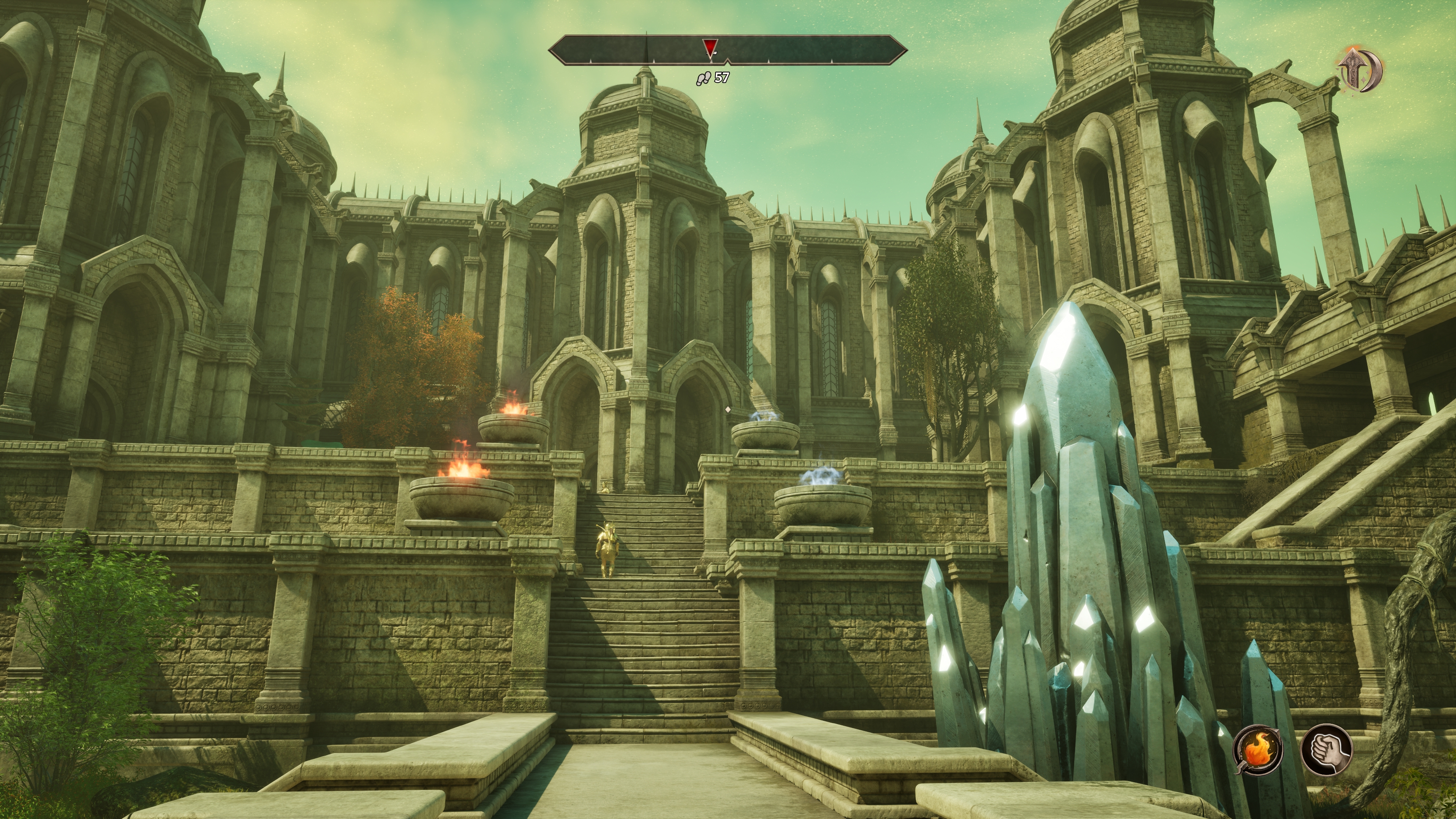Click the red quest marker on the compass

(709, 47)
